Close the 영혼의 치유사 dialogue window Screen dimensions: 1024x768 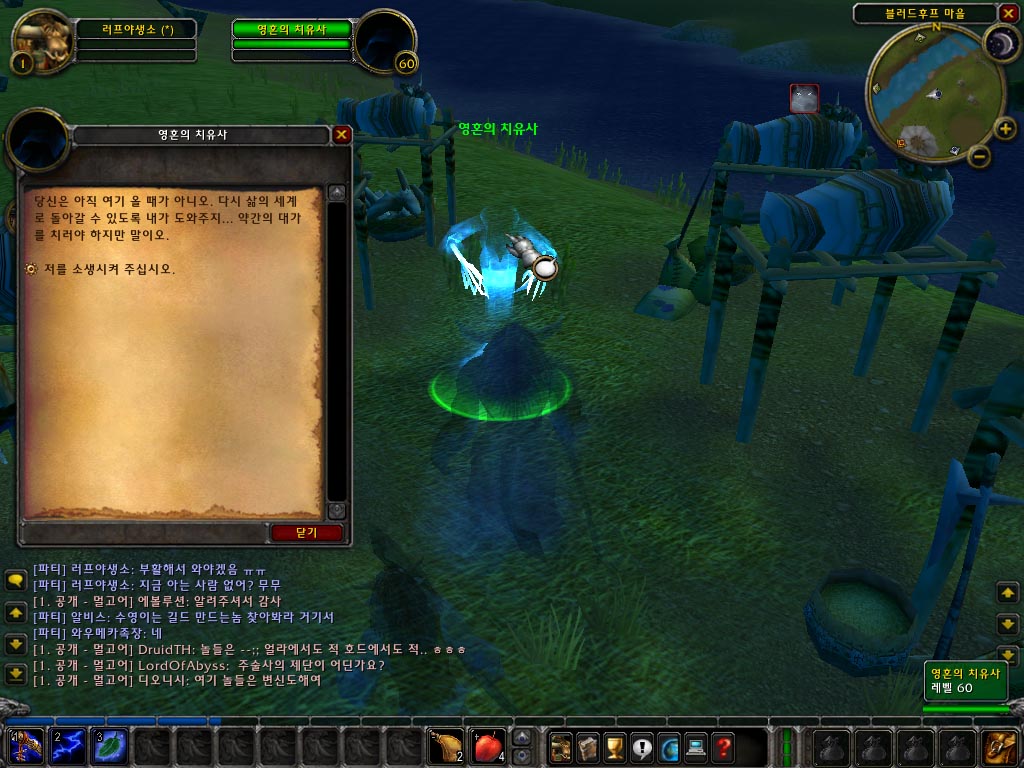[342, 134]
